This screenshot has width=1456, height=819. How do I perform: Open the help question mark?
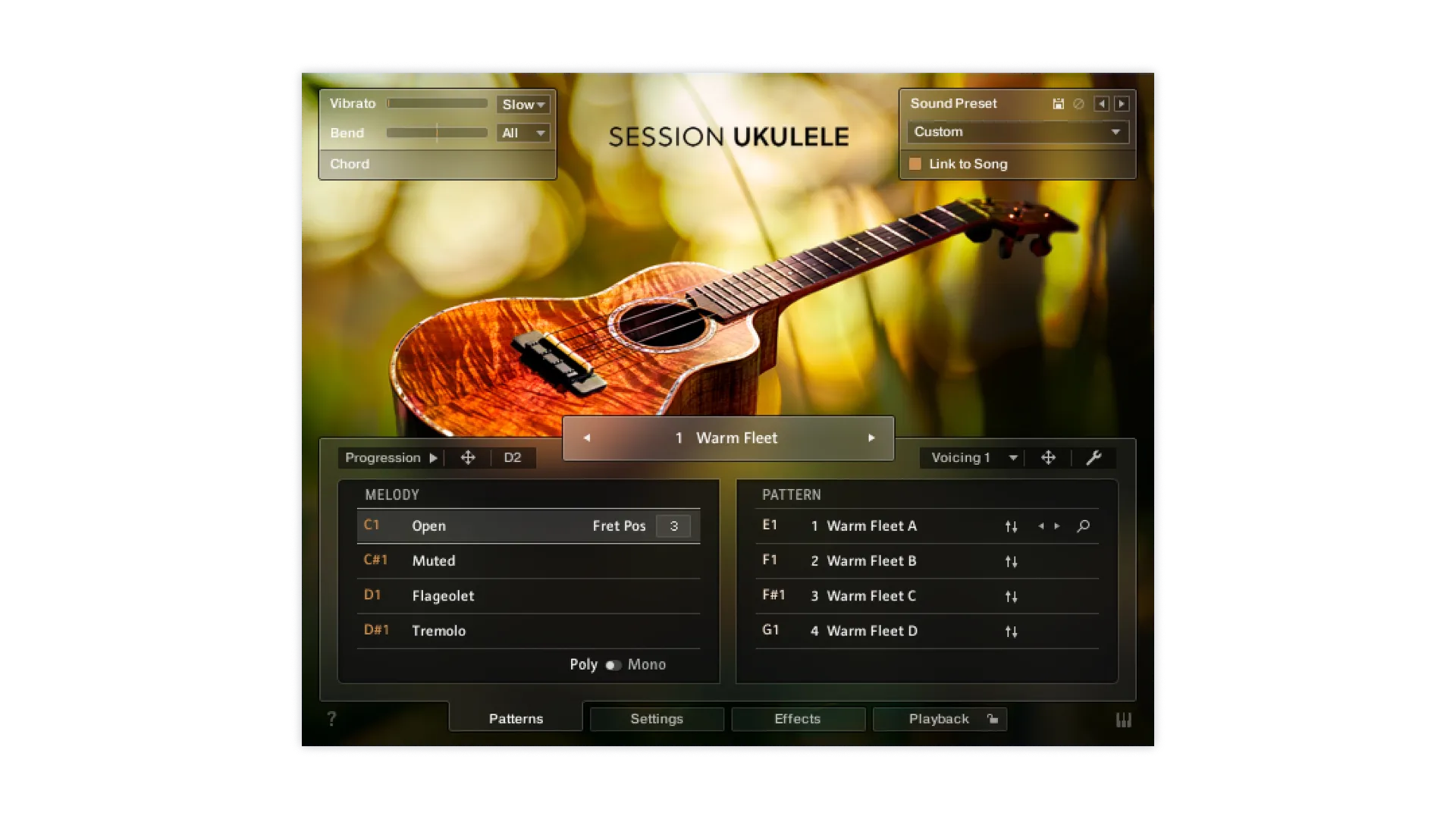point(331,719)
